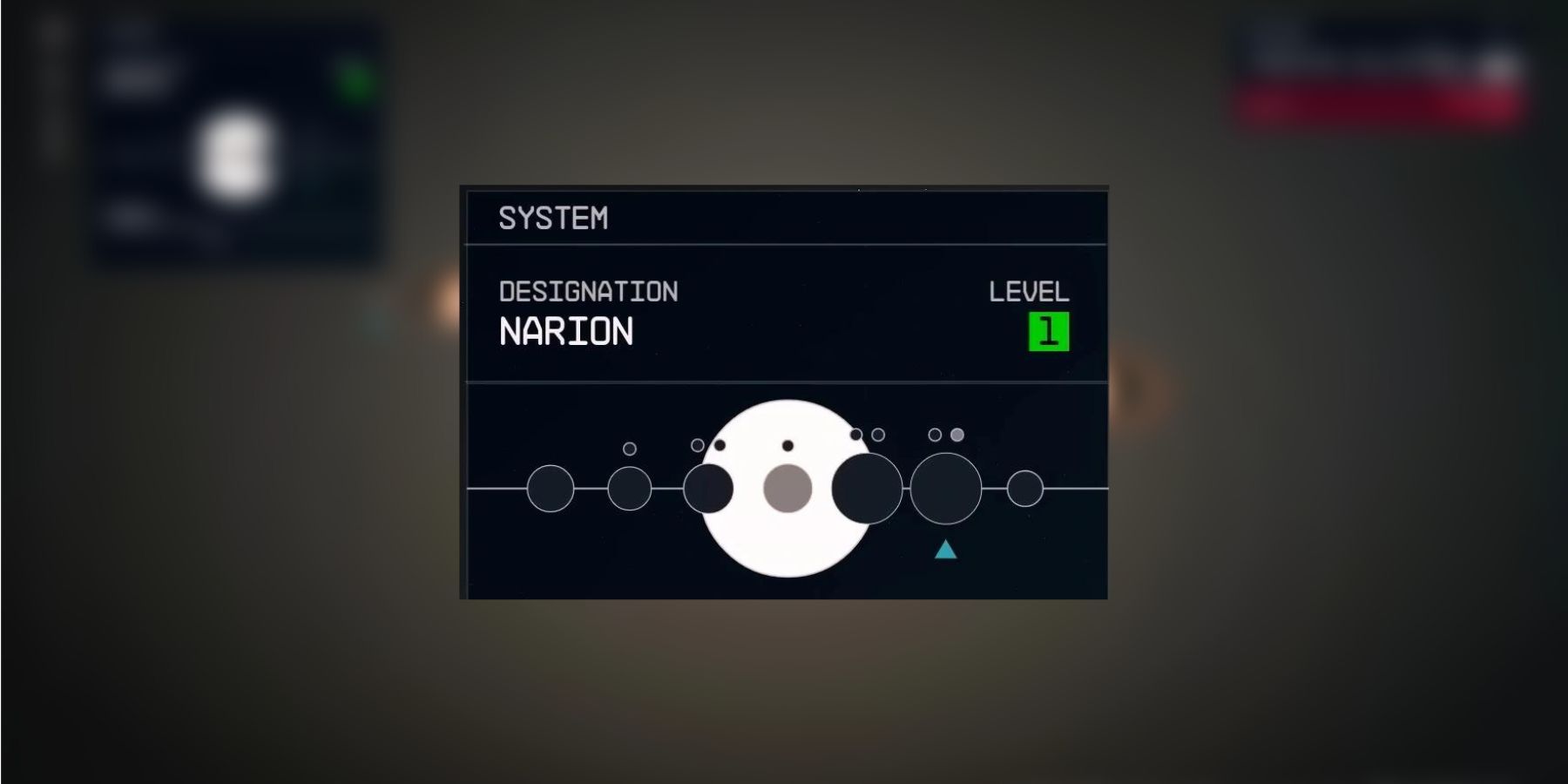Screen dimensions: 1568x784
Task: Select the large dark planet right of the star
Action: (867, 486)
